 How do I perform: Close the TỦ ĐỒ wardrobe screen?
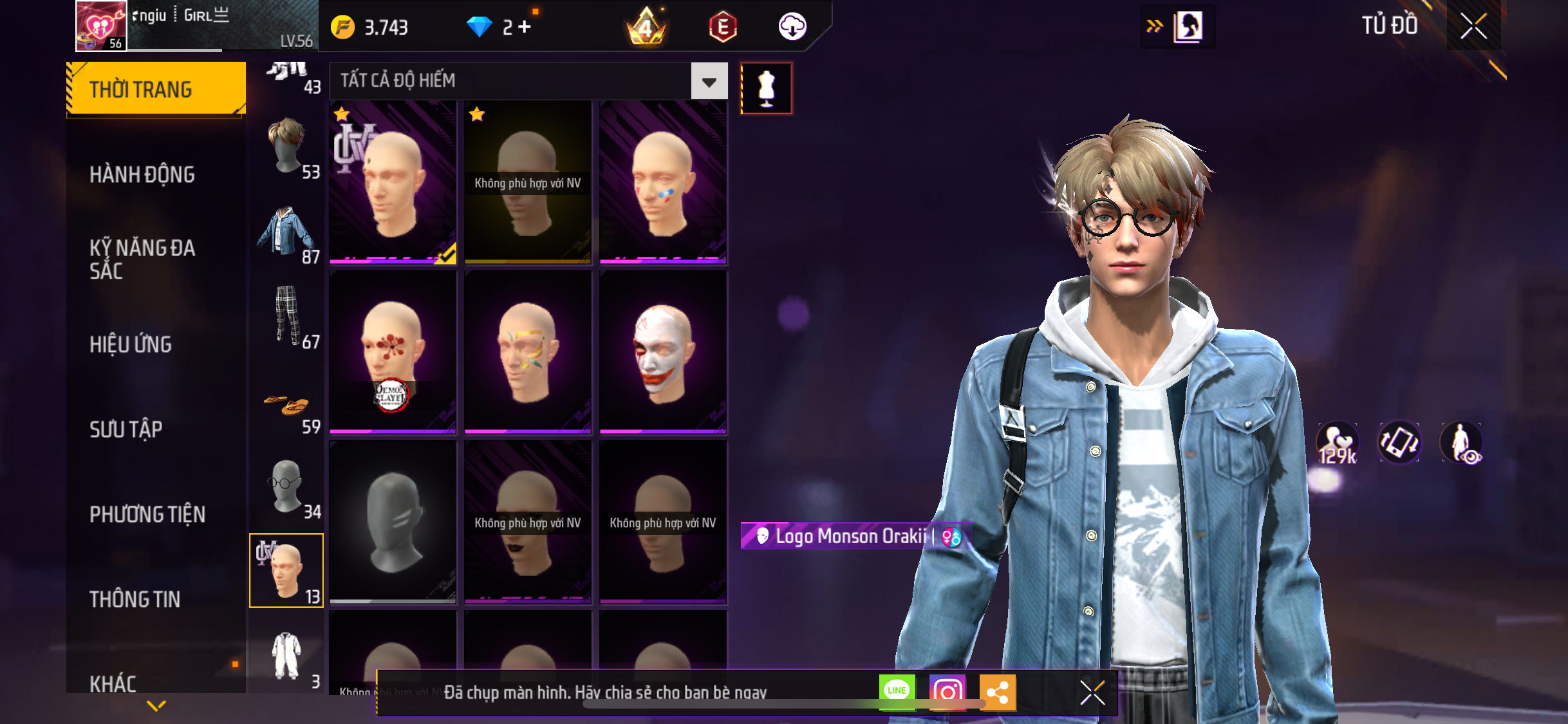pyautogui.click(x=1473, y=26)
